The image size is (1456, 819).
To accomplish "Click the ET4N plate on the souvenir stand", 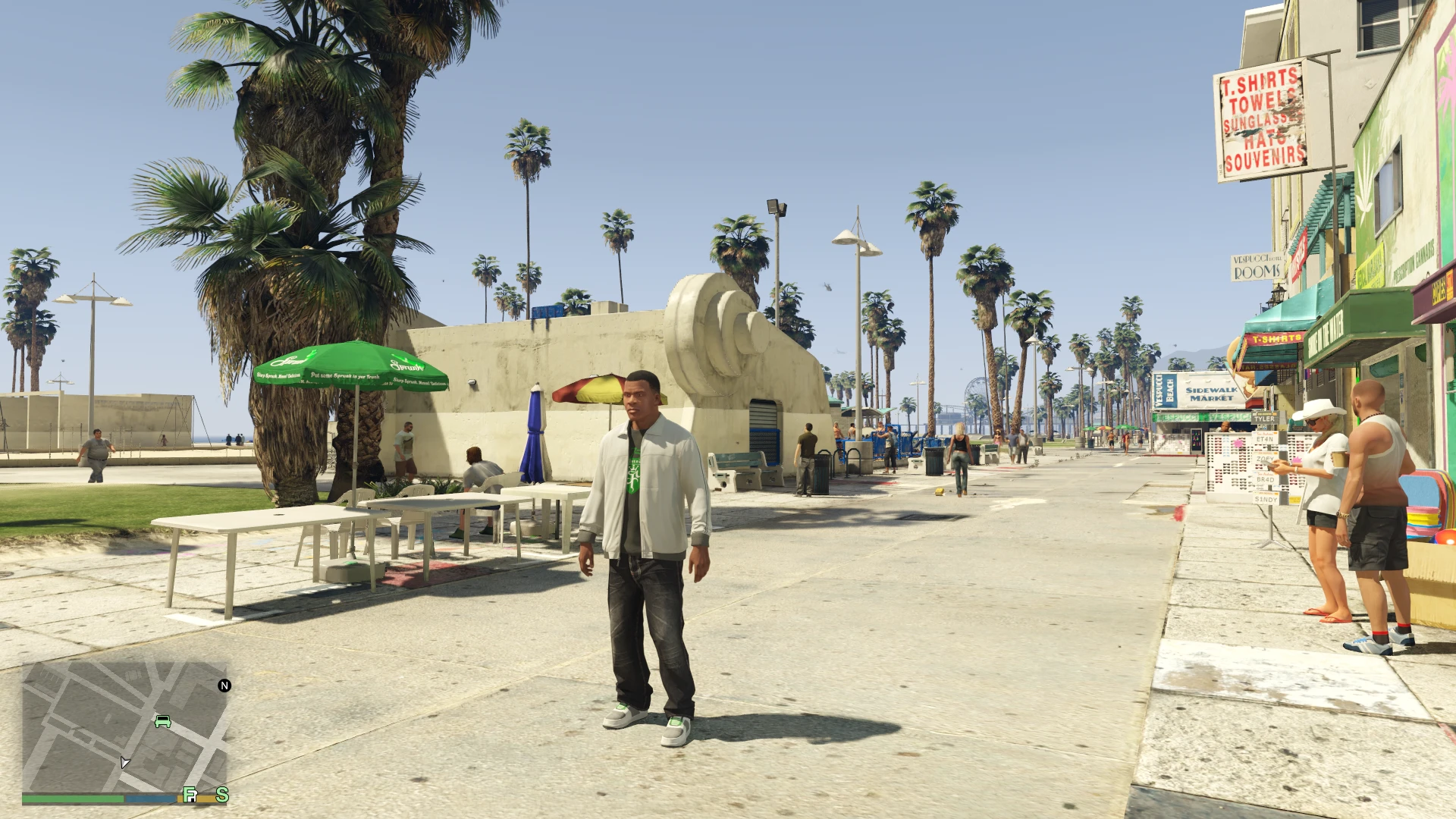I will point(1264,439).
